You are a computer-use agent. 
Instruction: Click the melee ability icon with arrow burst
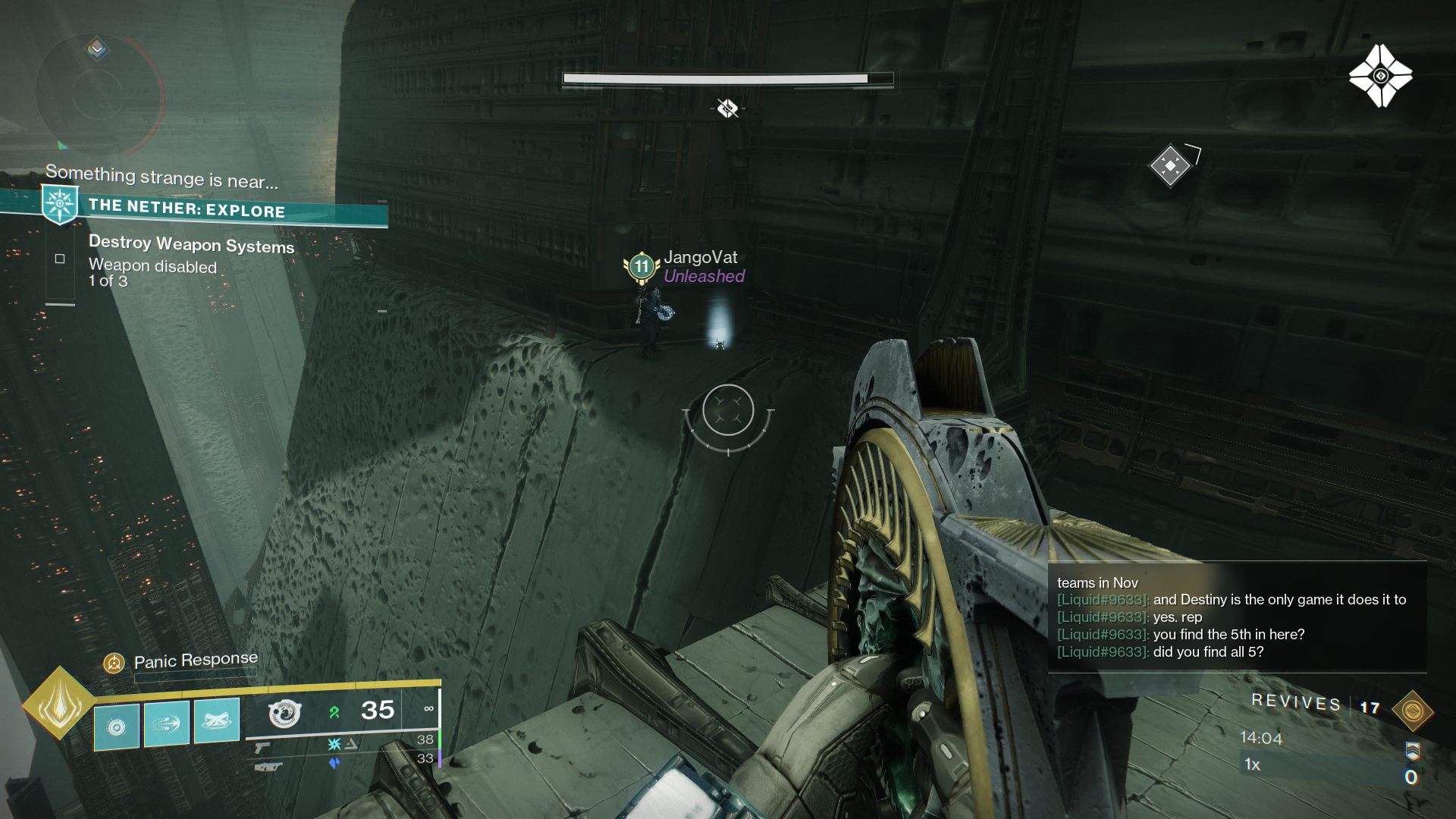click(166, 722)
